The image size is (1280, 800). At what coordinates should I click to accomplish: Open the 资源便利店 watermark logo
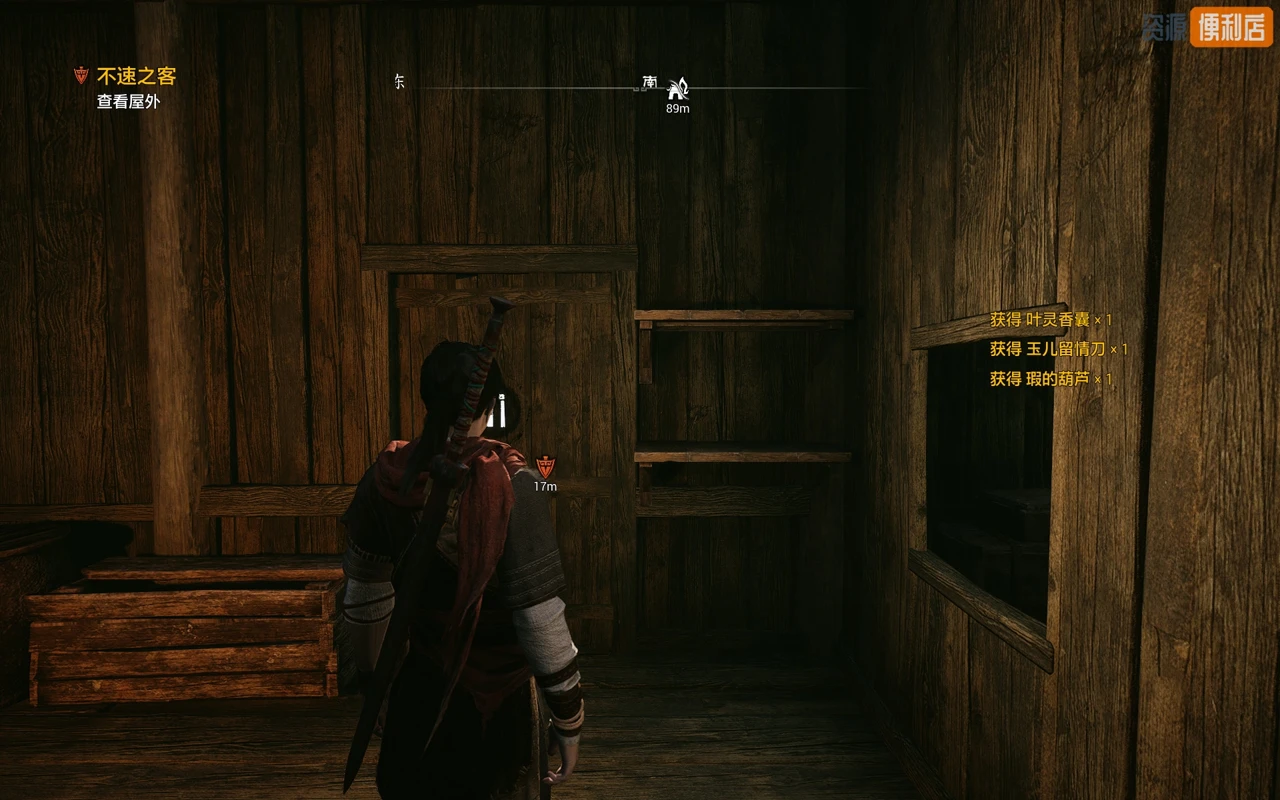tap(1206, 29)
